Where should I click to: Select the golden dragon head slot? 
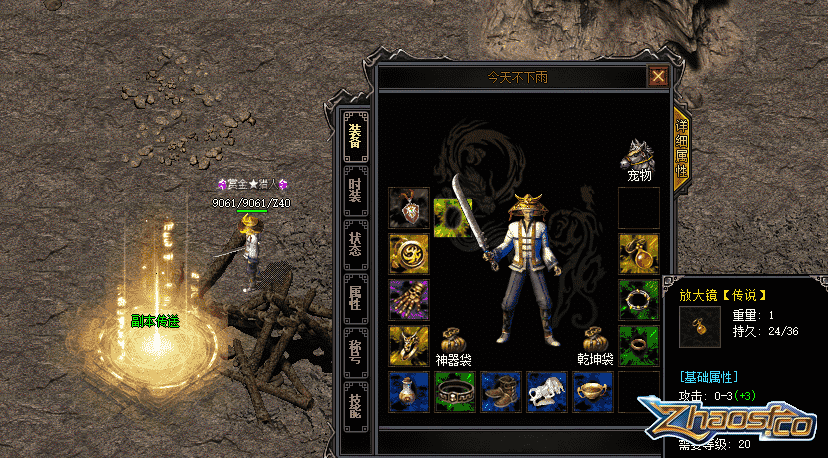(x=409, y=345)
